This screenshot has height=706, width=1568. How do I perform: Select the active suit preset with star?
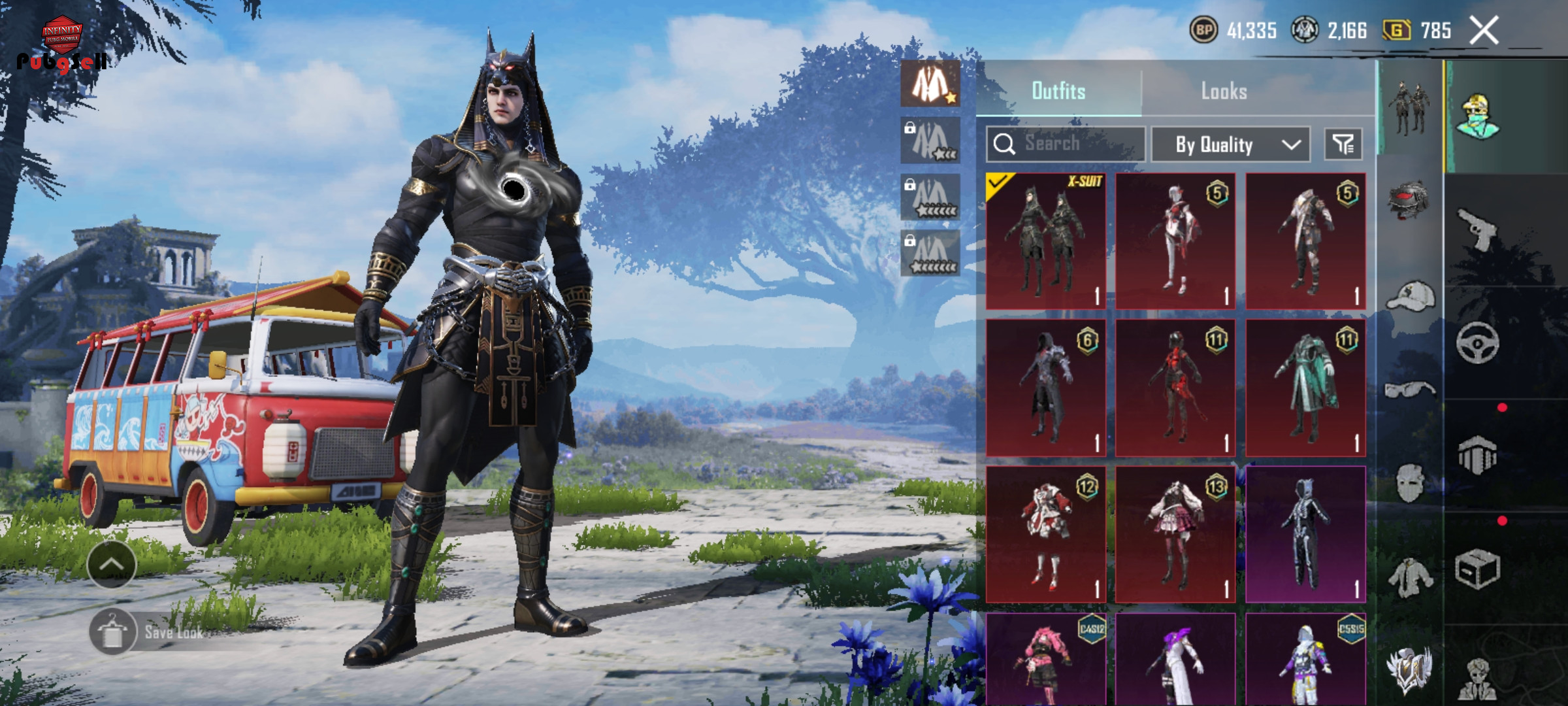930,84
